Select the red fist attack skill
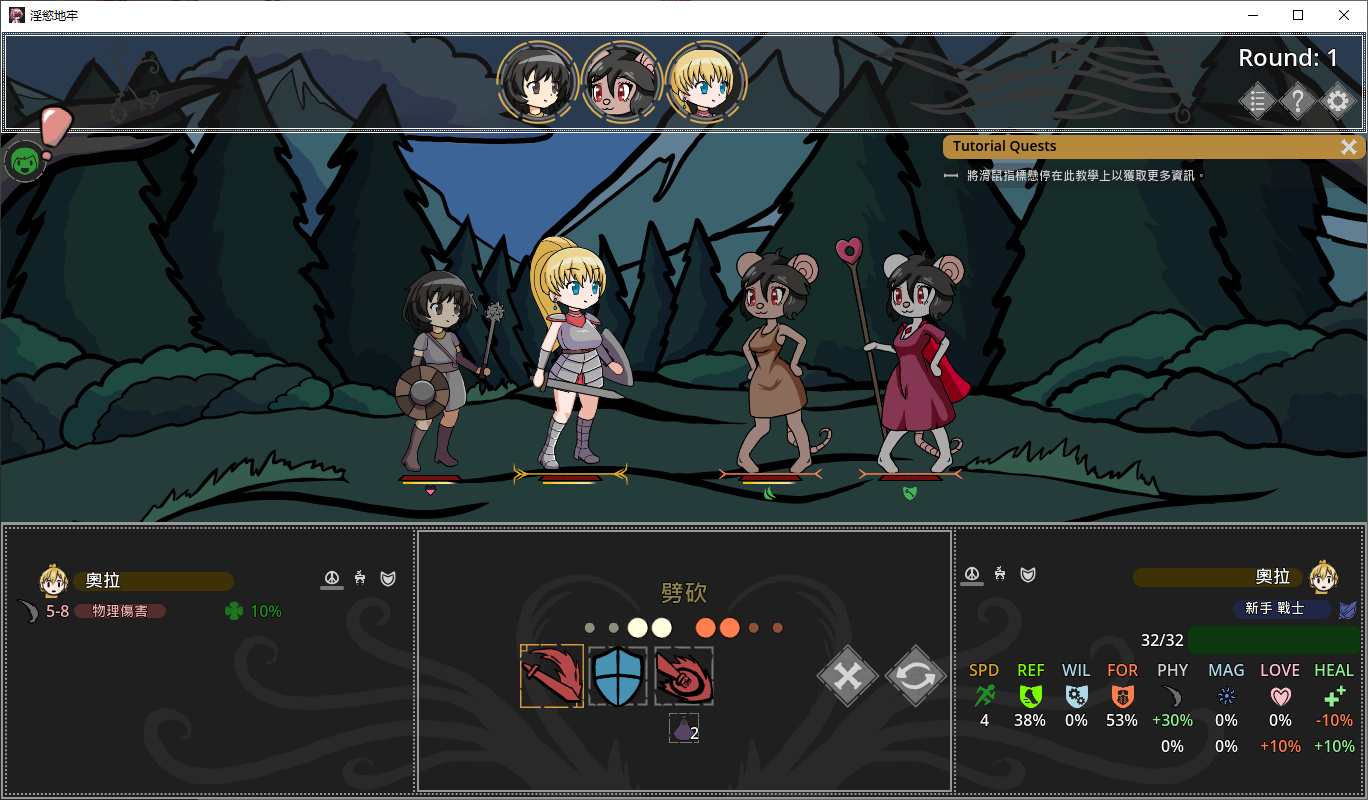This screenshot has height=800, width=1368. point(683,676)
